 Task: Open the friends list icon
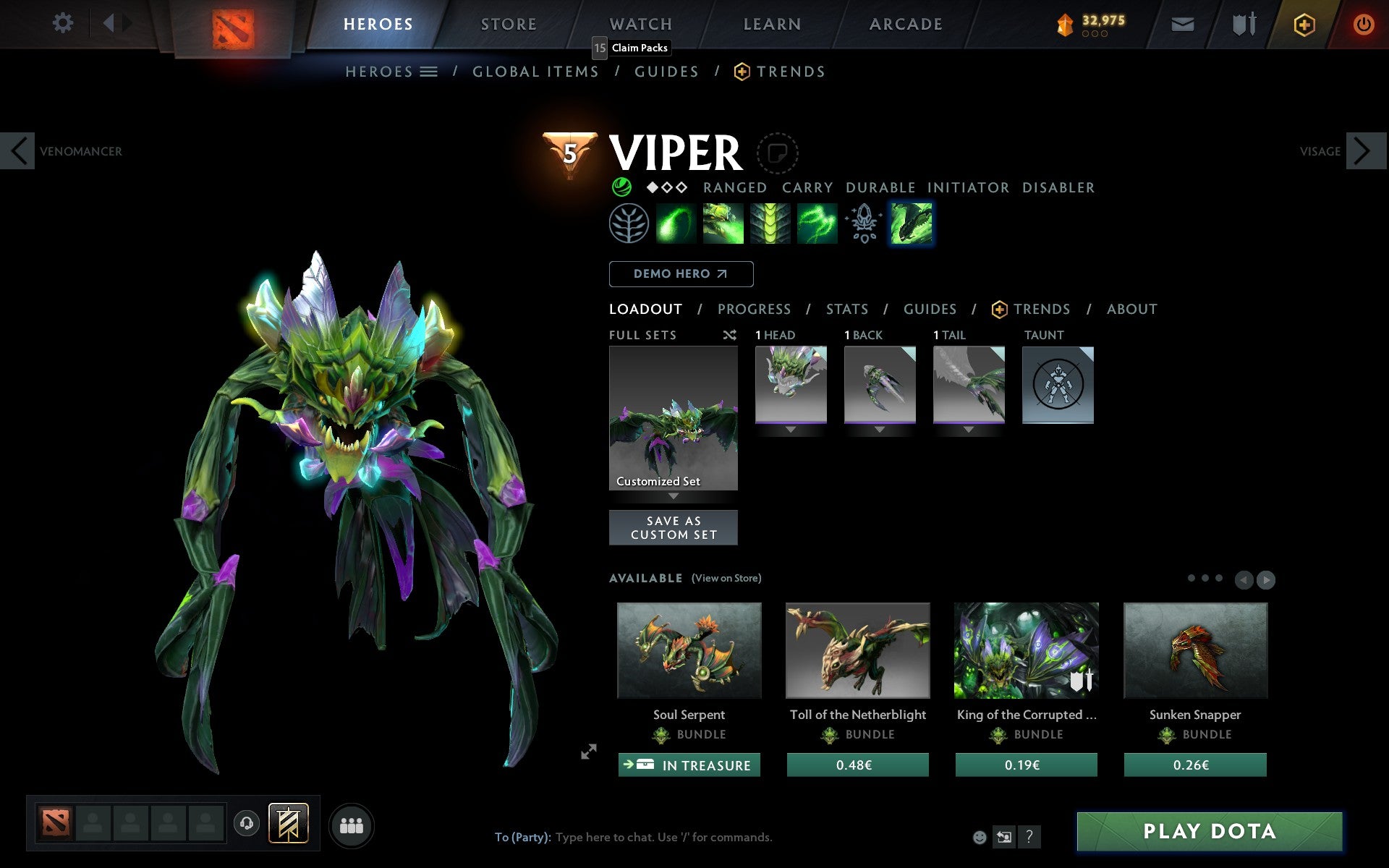tap(352, 824)
